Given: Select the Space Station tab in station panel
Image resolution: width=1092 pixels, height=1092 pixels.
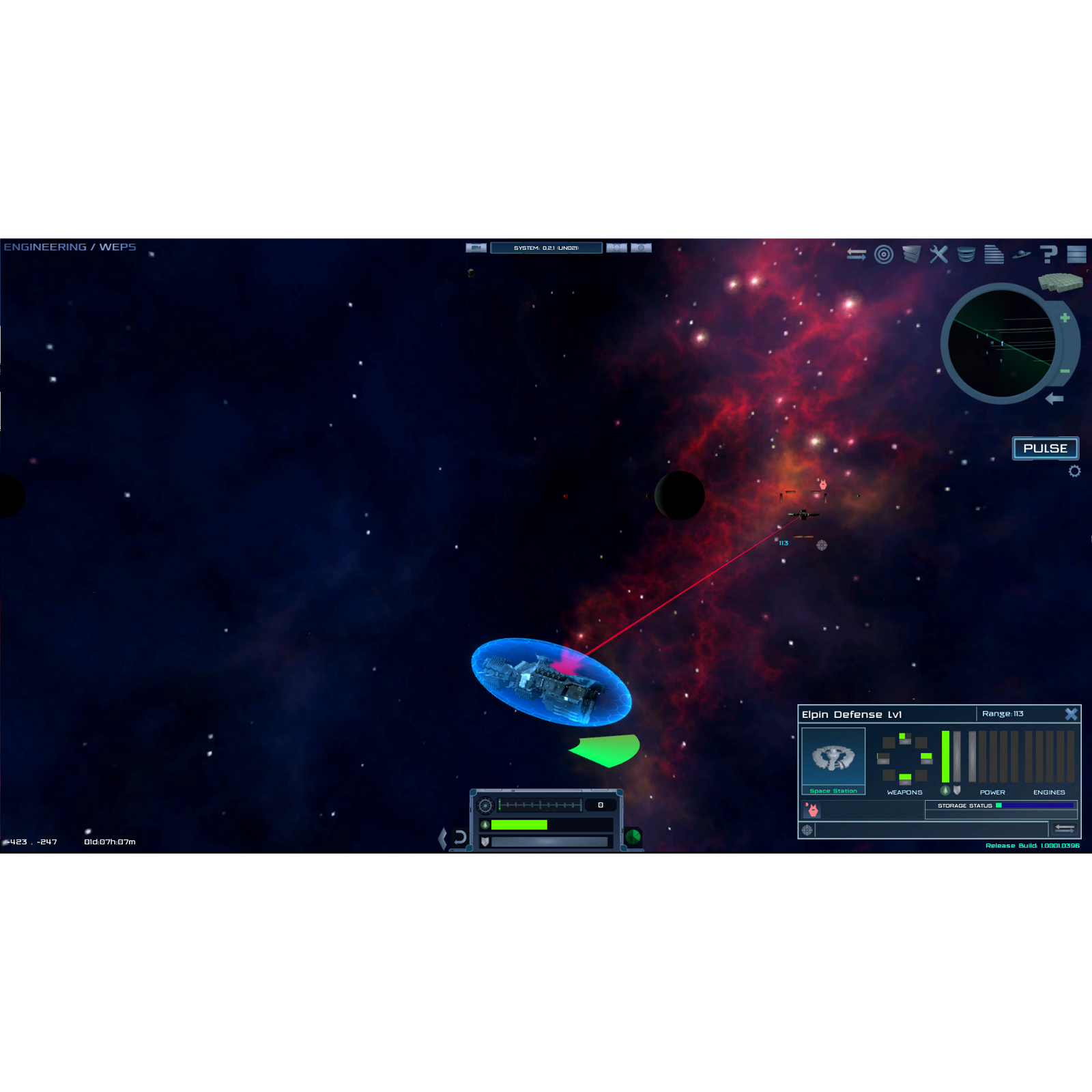Looking at the screenshot, I should tap(834, 761).
